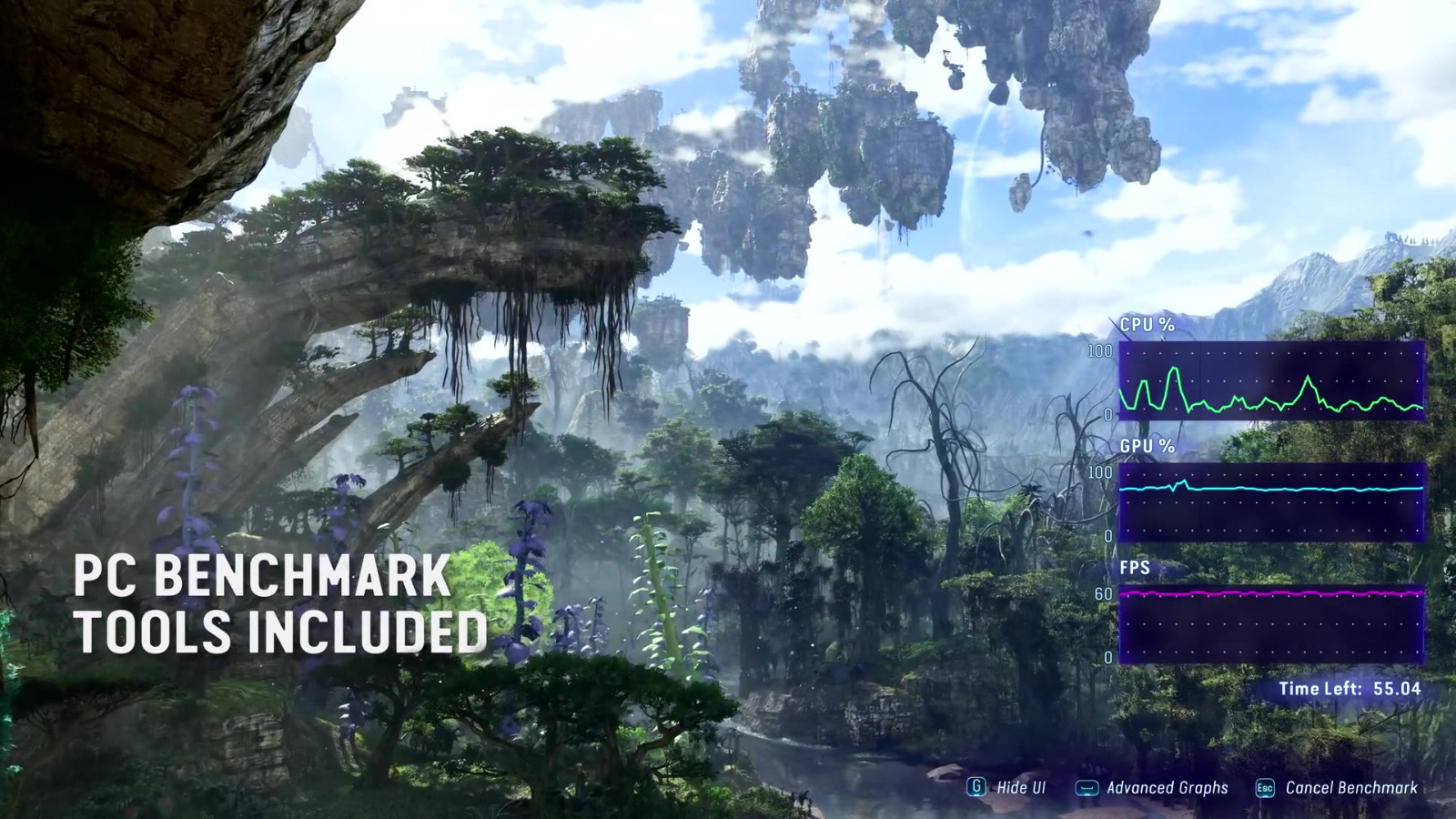The image size is (1456, 819).
Task: Cancel the benchmark run
Action: 1337,788
